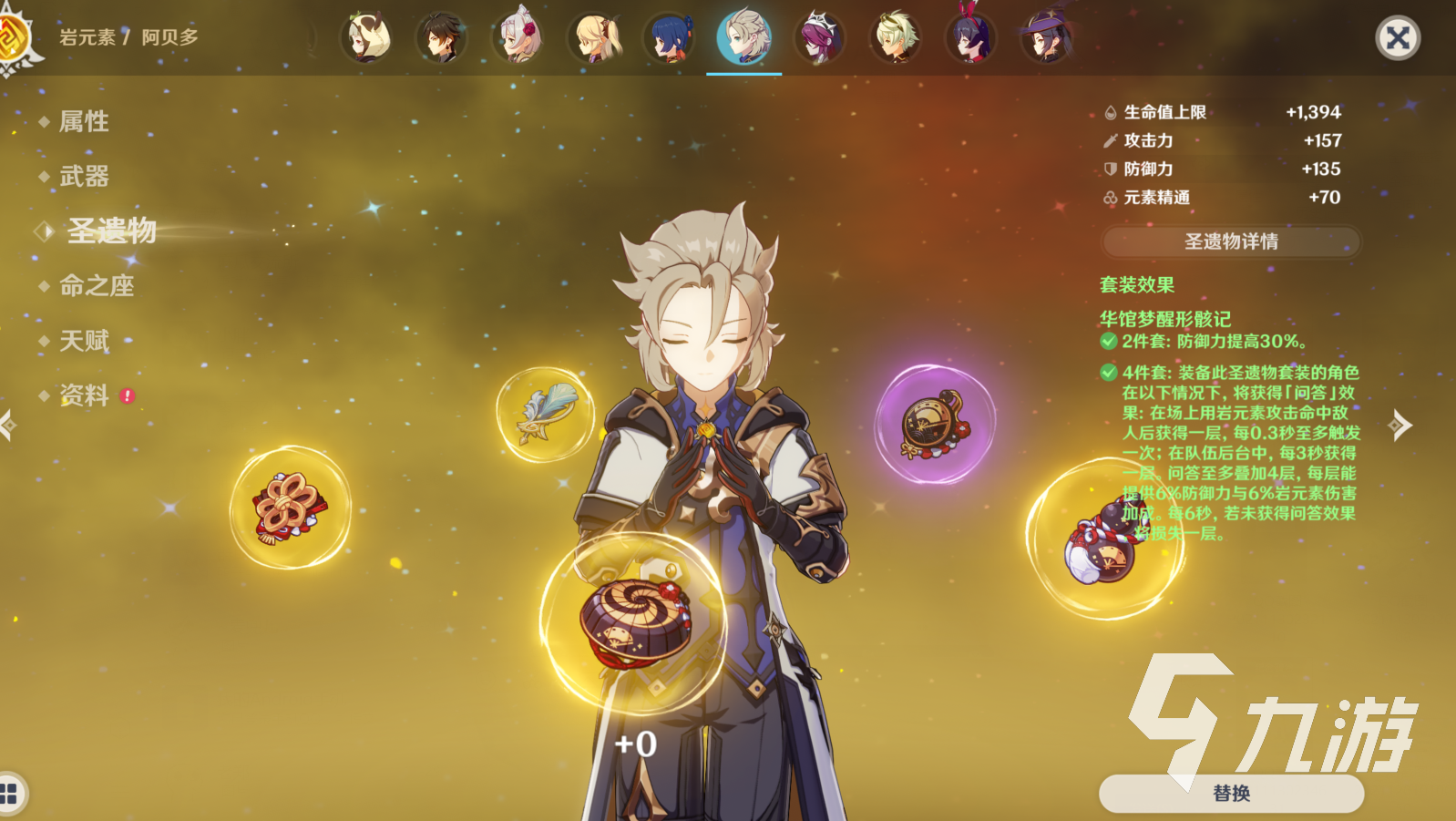
Task: Select the purple clock sands artifact
Action: [934, 424]
